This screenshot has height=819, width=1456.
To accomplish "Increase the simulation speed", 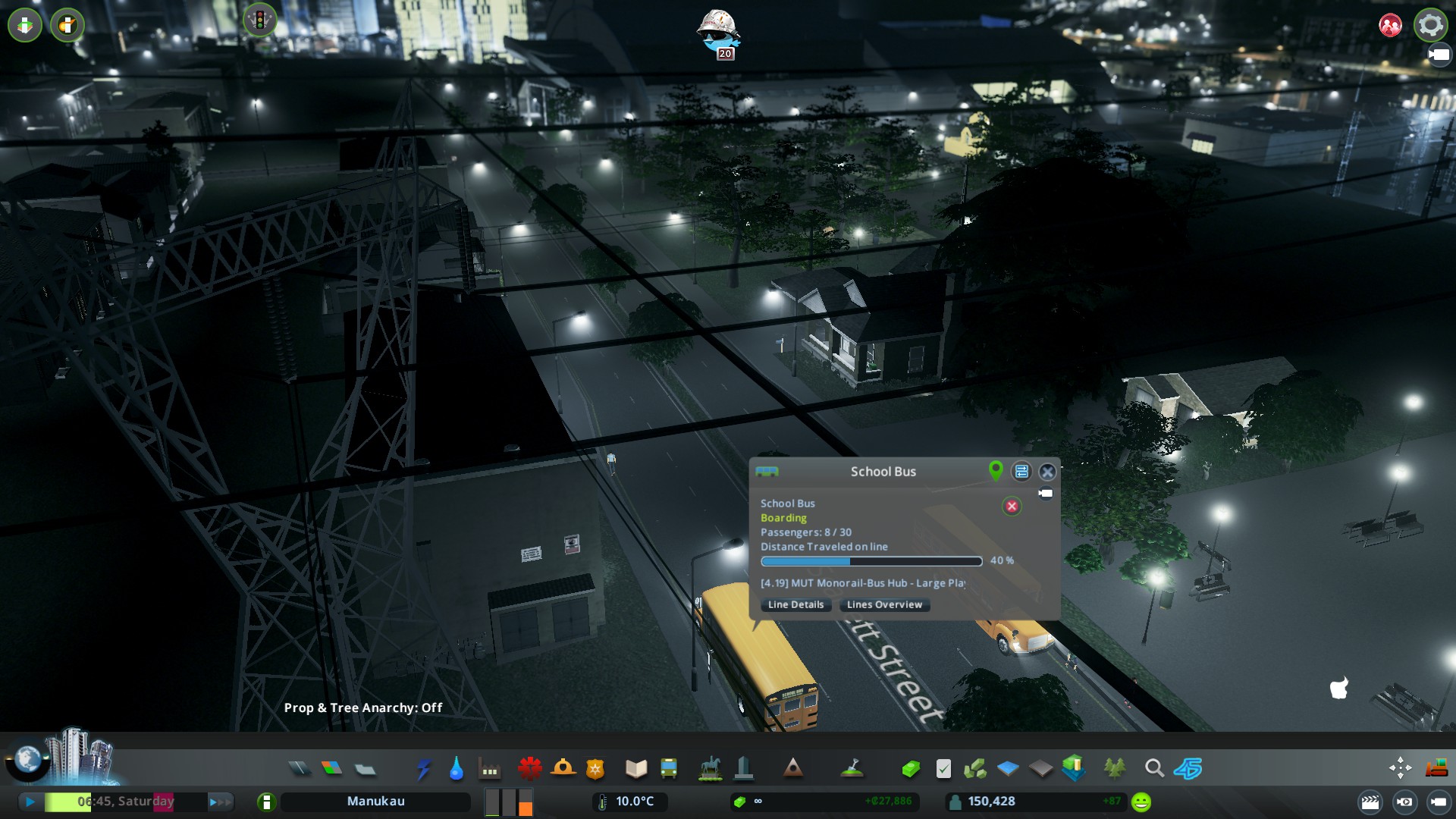I will point(220,801).
